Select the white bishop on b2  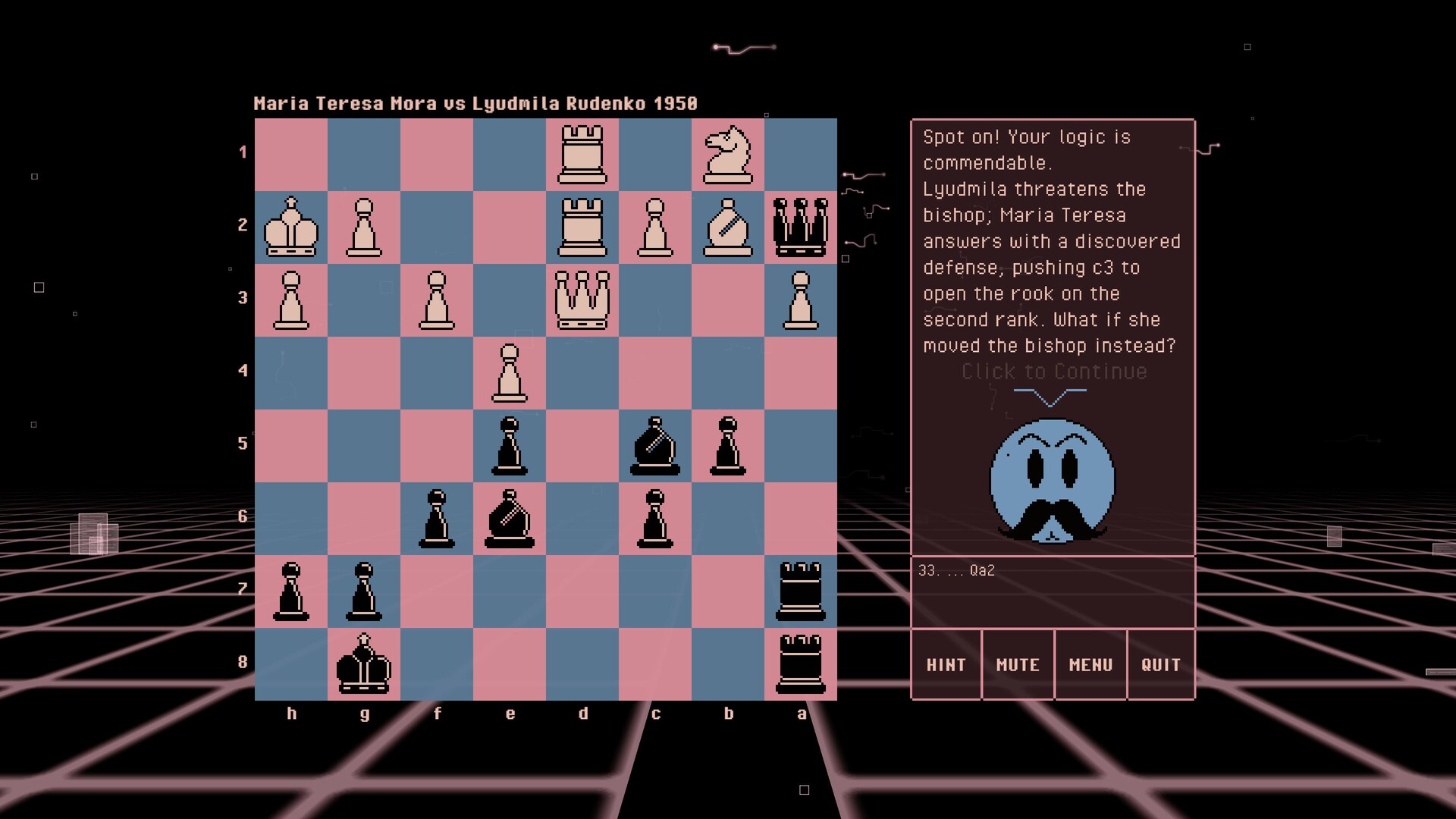tap(729, 227)
